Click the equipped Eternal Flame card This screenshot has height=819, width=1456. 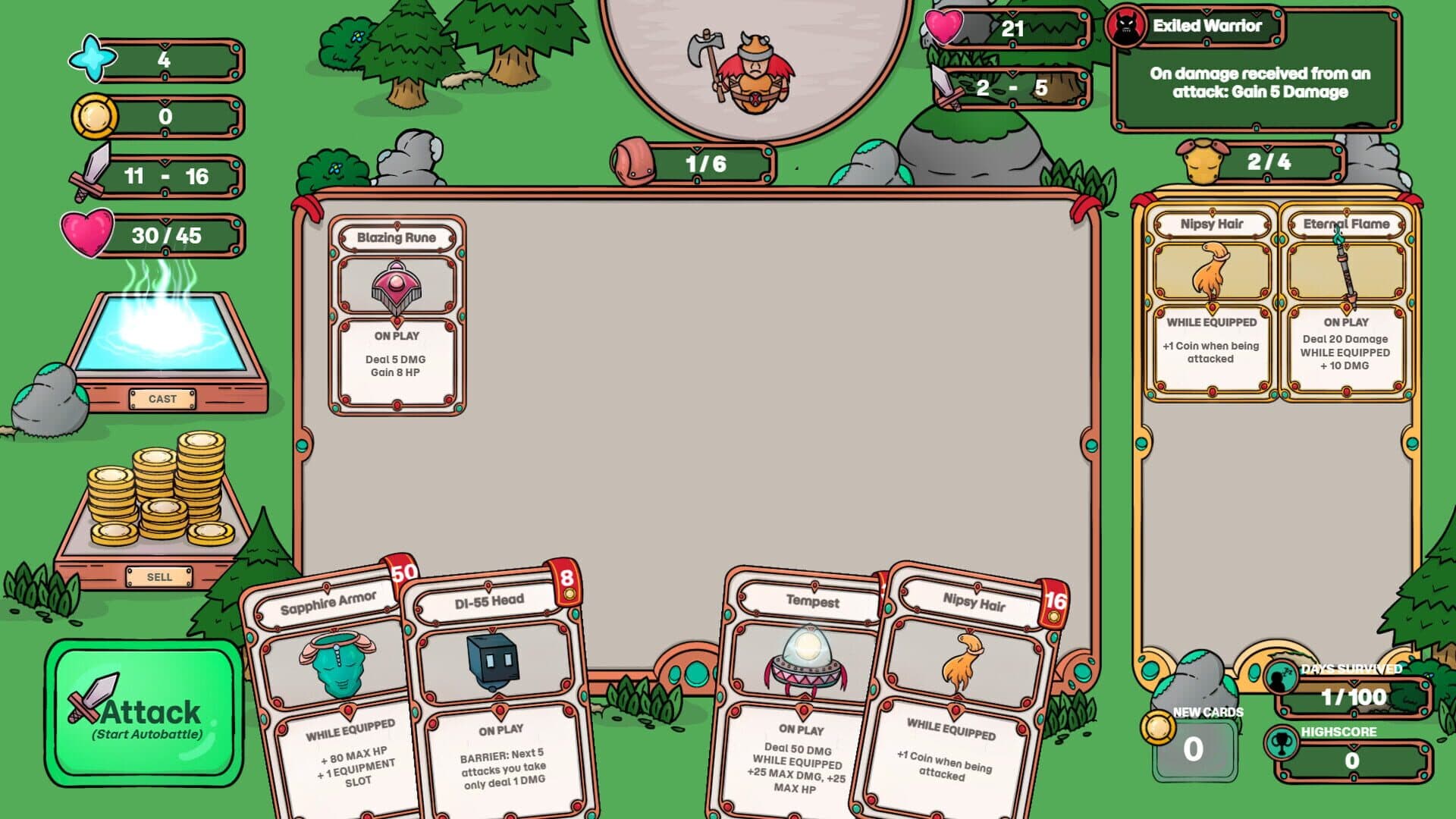(x=1346, y=303)
